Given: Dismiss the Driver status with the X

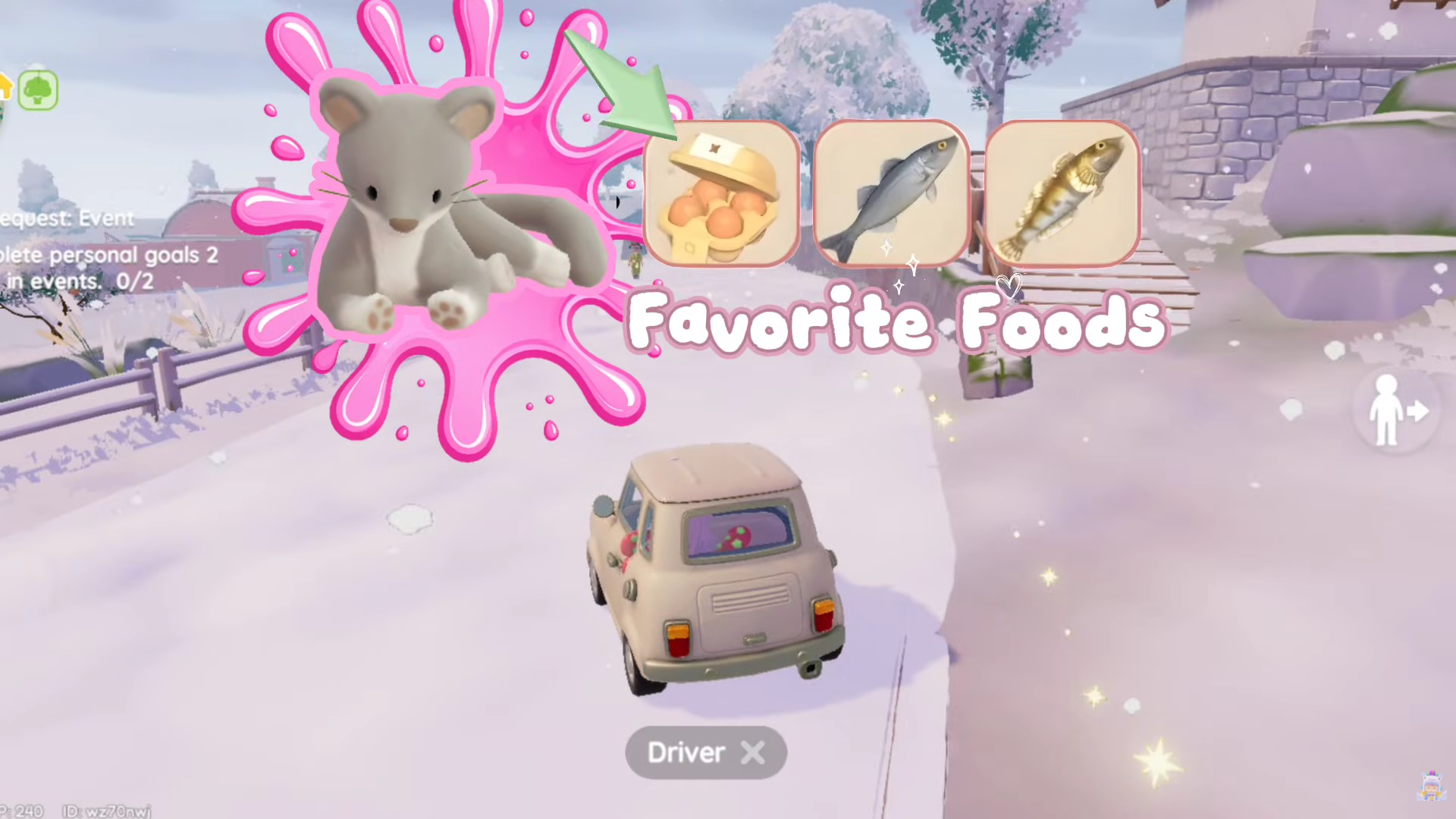Looking at the screenshot, I should coord(753,752).
